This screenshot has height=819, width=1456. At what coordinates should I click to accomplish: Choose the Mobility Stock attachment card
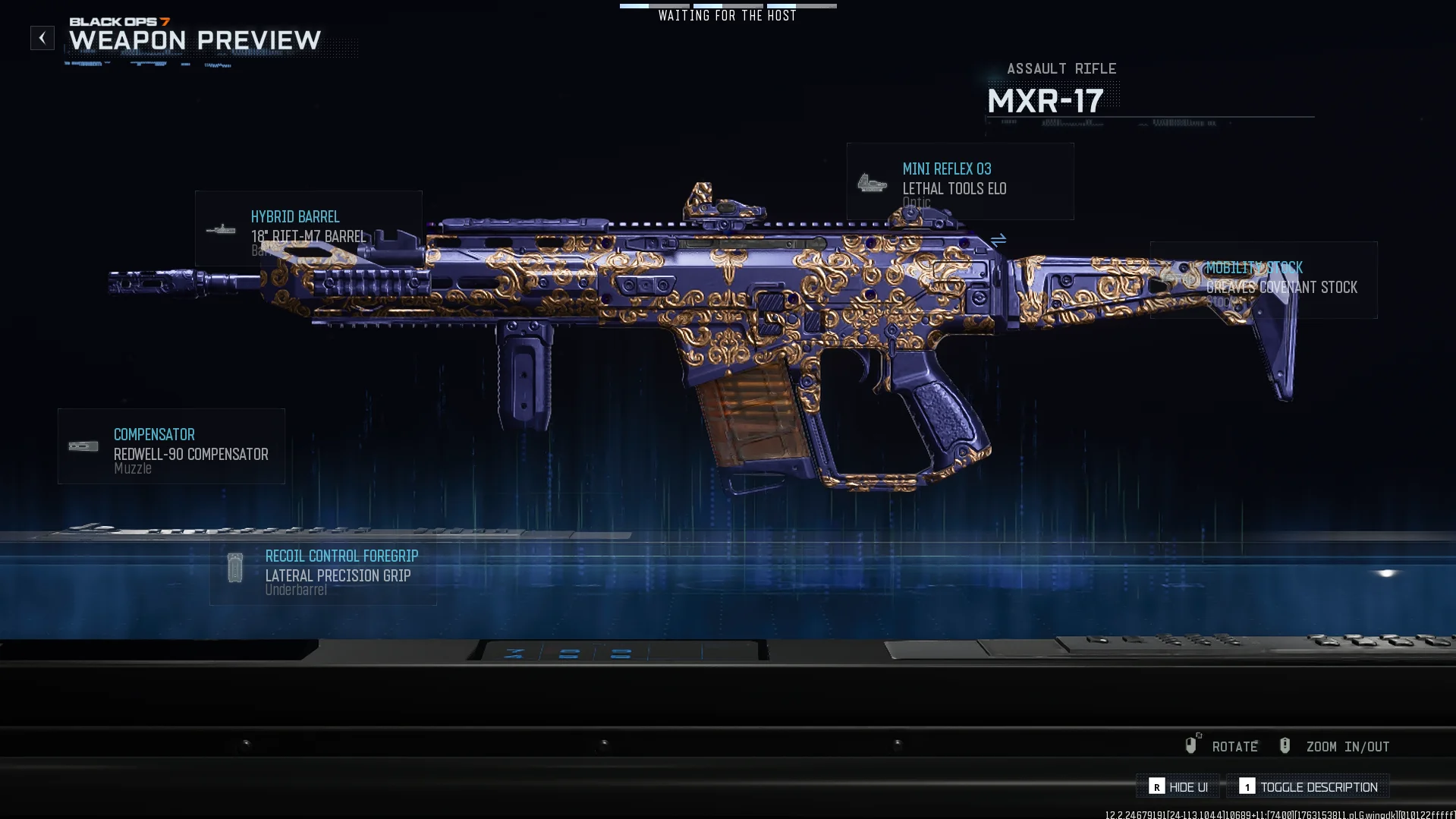pyautogui.click(x=1263, y=280)
